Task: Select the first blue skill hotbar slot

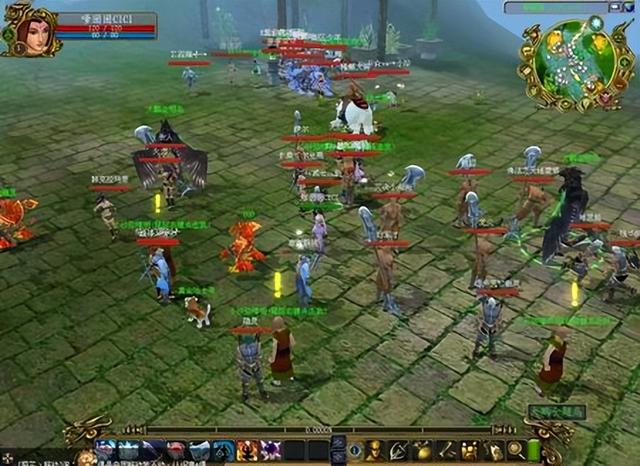Action: pos(104,451)
